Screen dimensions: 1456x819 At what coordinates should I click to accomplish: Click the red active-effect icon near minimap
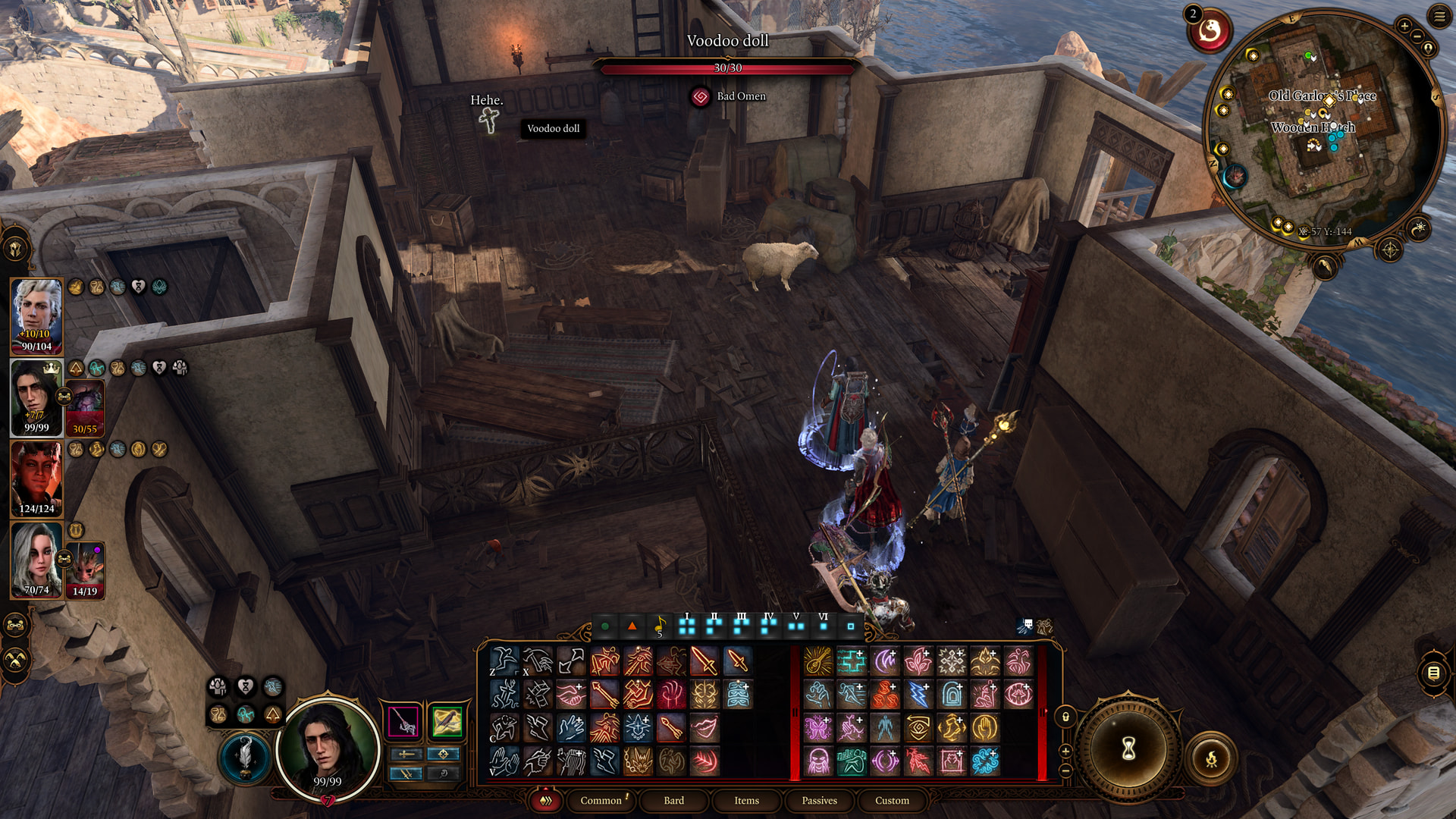(1210, 32)
